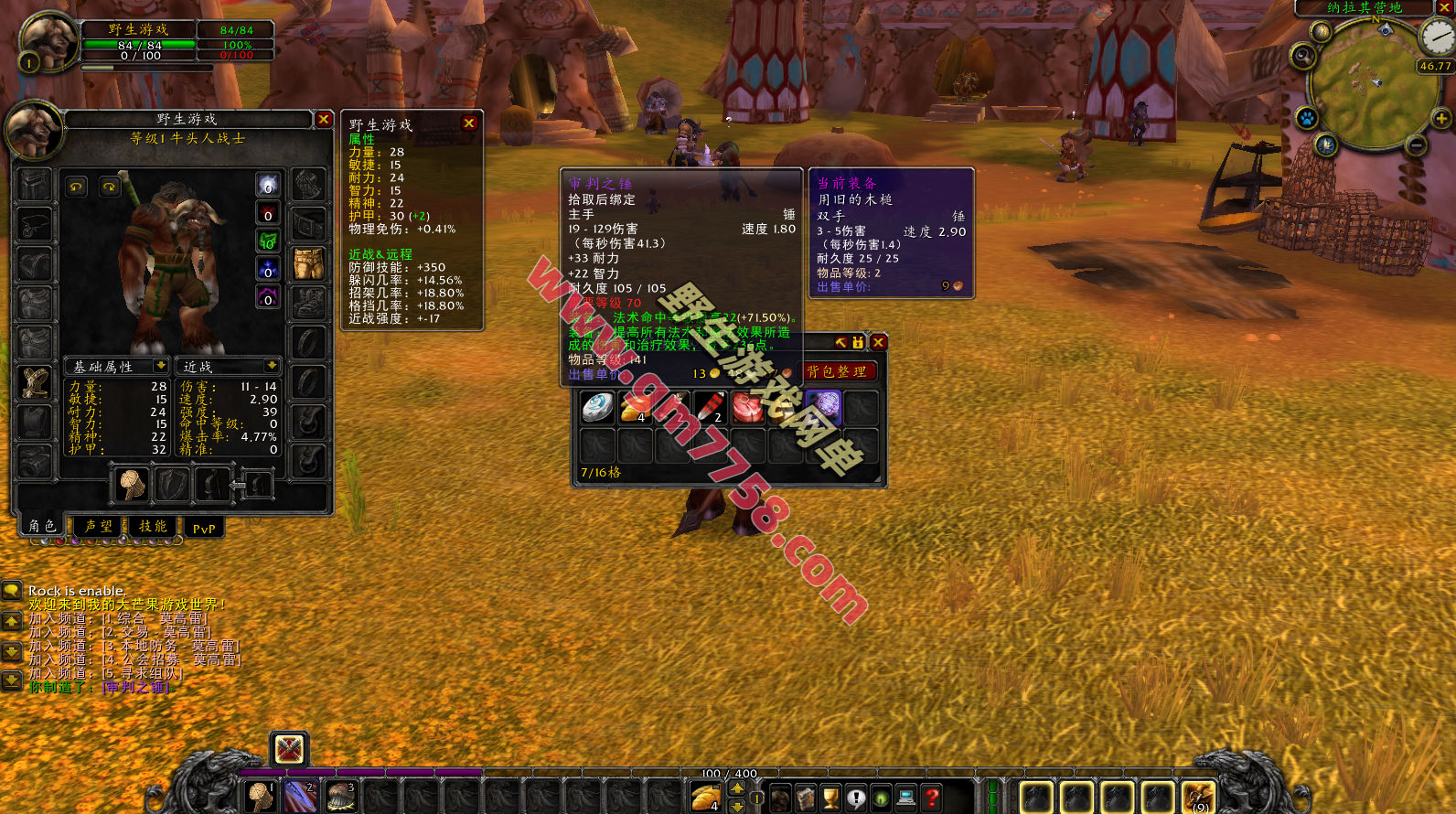Switch to the PvP tab

[x=204, y=528]
